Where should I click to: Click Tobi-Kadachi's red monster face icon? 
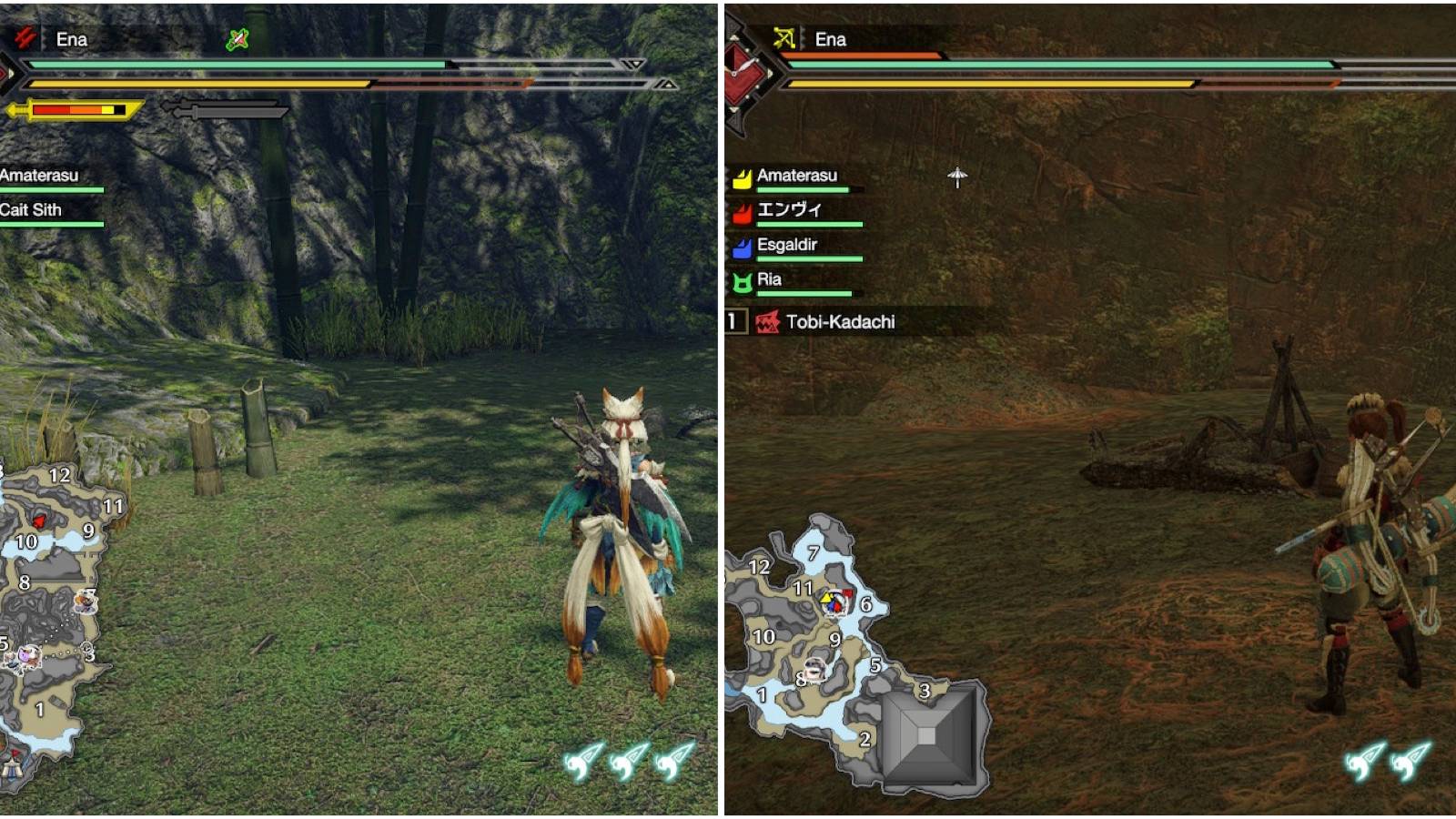click(766, 321)
